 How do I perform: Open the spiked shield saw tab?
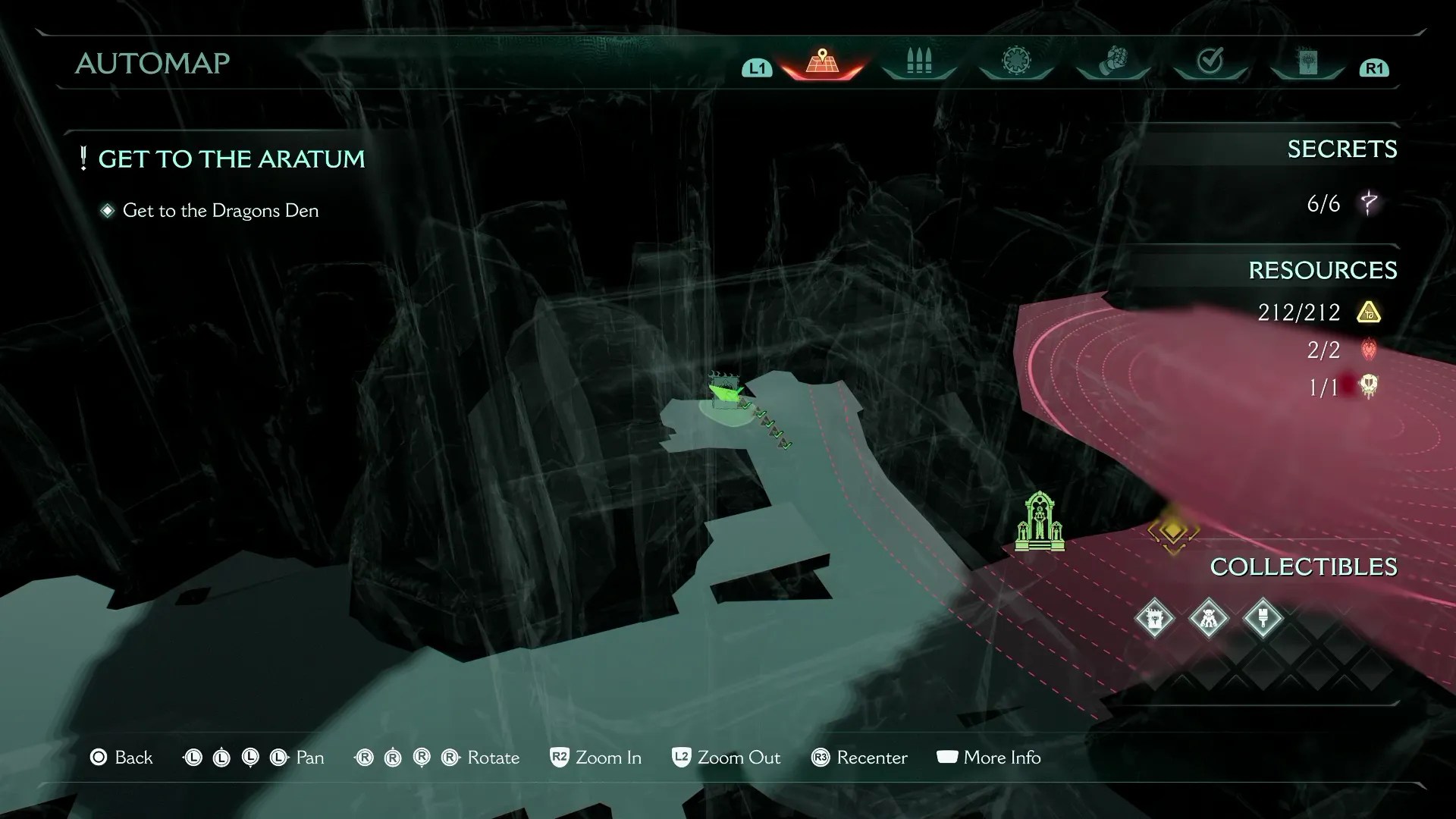tap(1016, 62)
